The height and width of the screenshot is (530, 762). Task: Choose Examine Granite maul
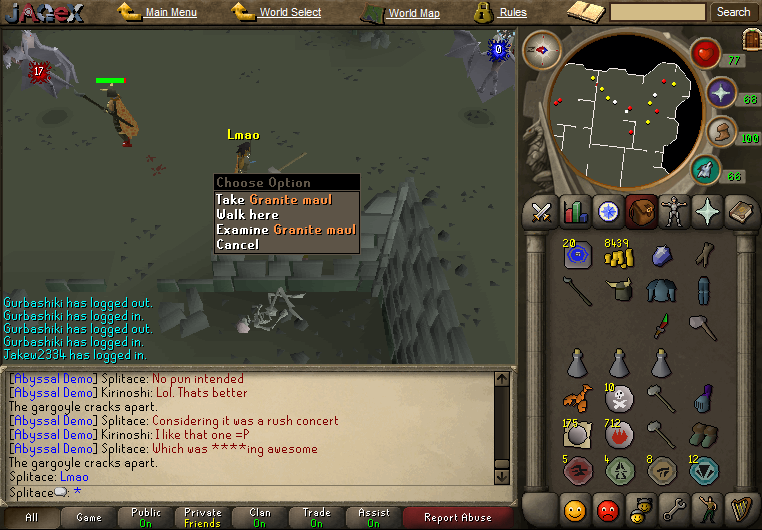286,230
